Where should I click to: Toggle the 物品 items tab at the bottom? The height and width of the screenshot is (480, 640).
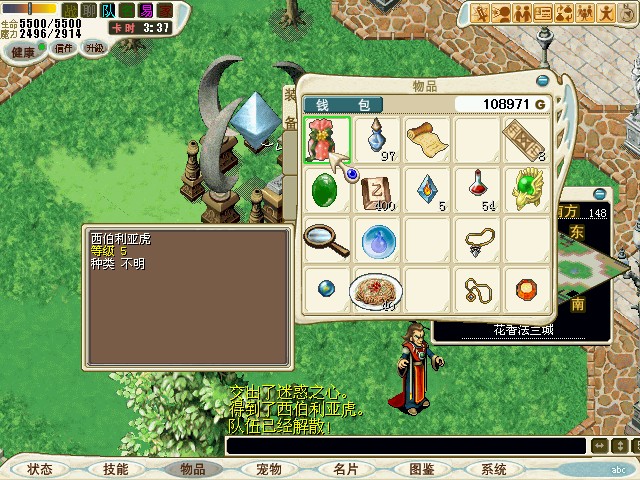click(x=193, y=468)
